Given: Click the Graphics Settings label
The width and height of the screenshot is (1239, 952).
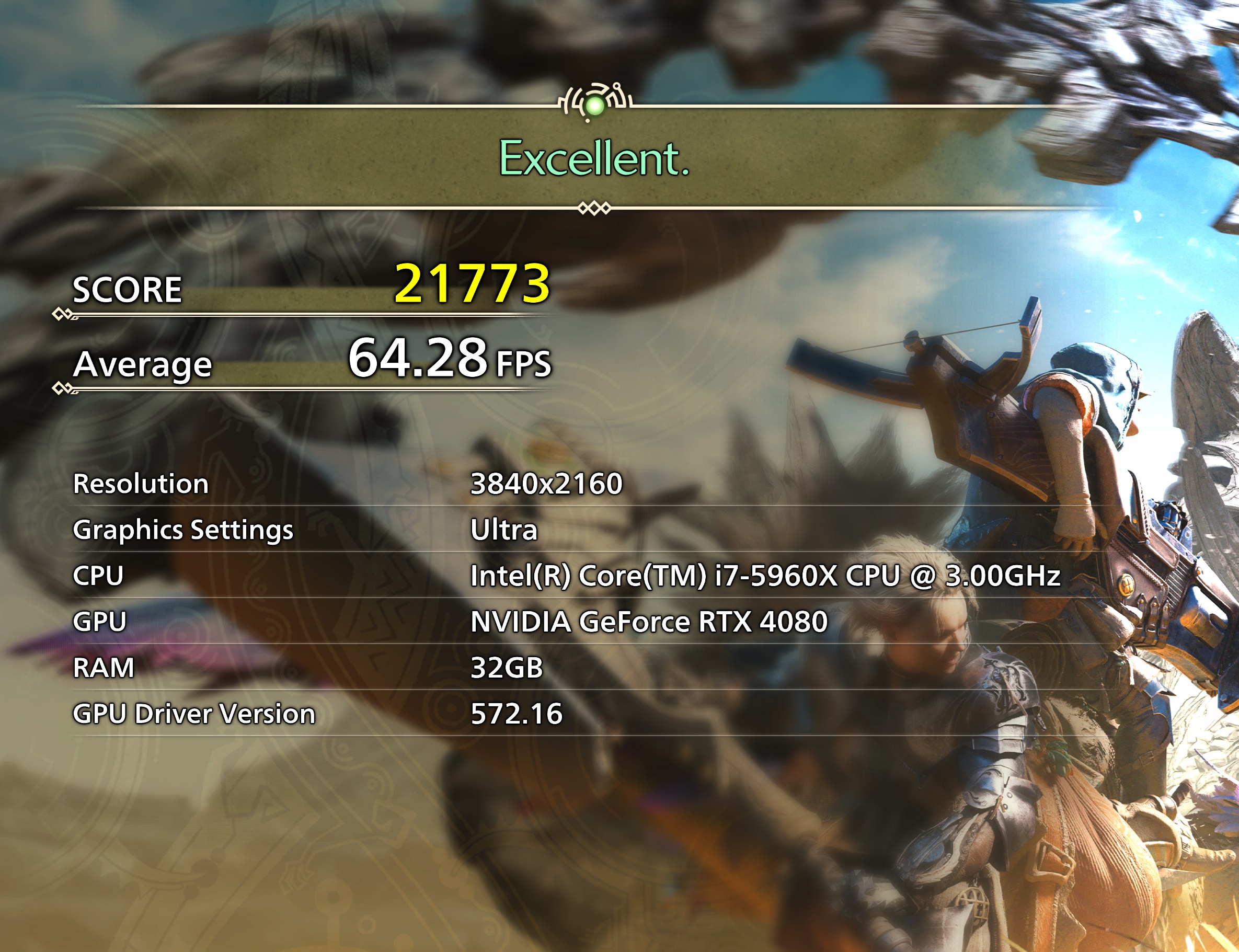Looking at the screenshot, I should 182,531.
